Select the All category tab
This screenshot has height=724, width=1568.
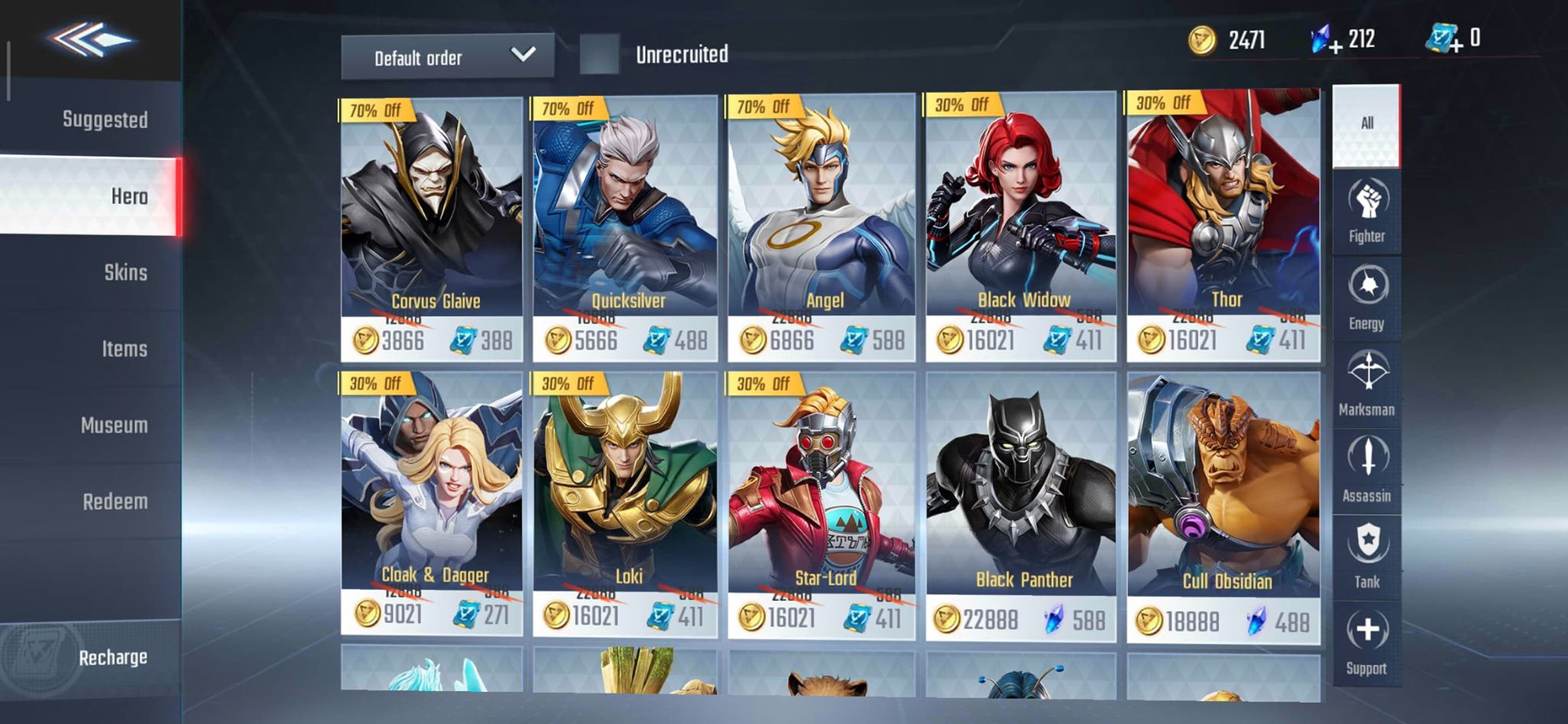click(1366, 126)
